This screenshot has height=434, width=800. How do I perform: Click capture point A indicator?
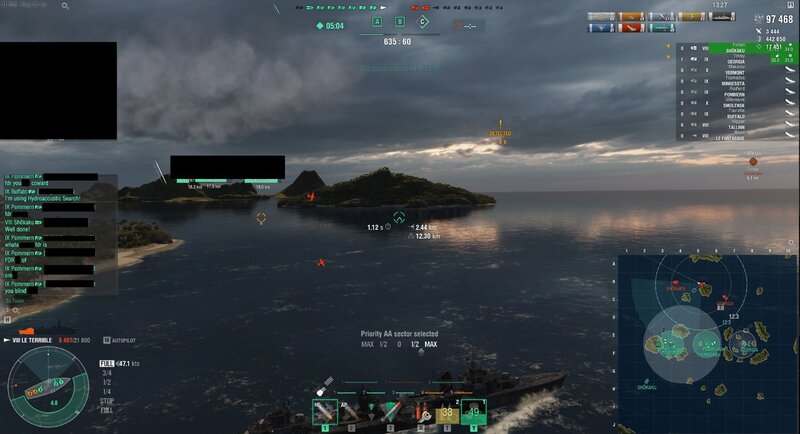(x=377, y=21)
